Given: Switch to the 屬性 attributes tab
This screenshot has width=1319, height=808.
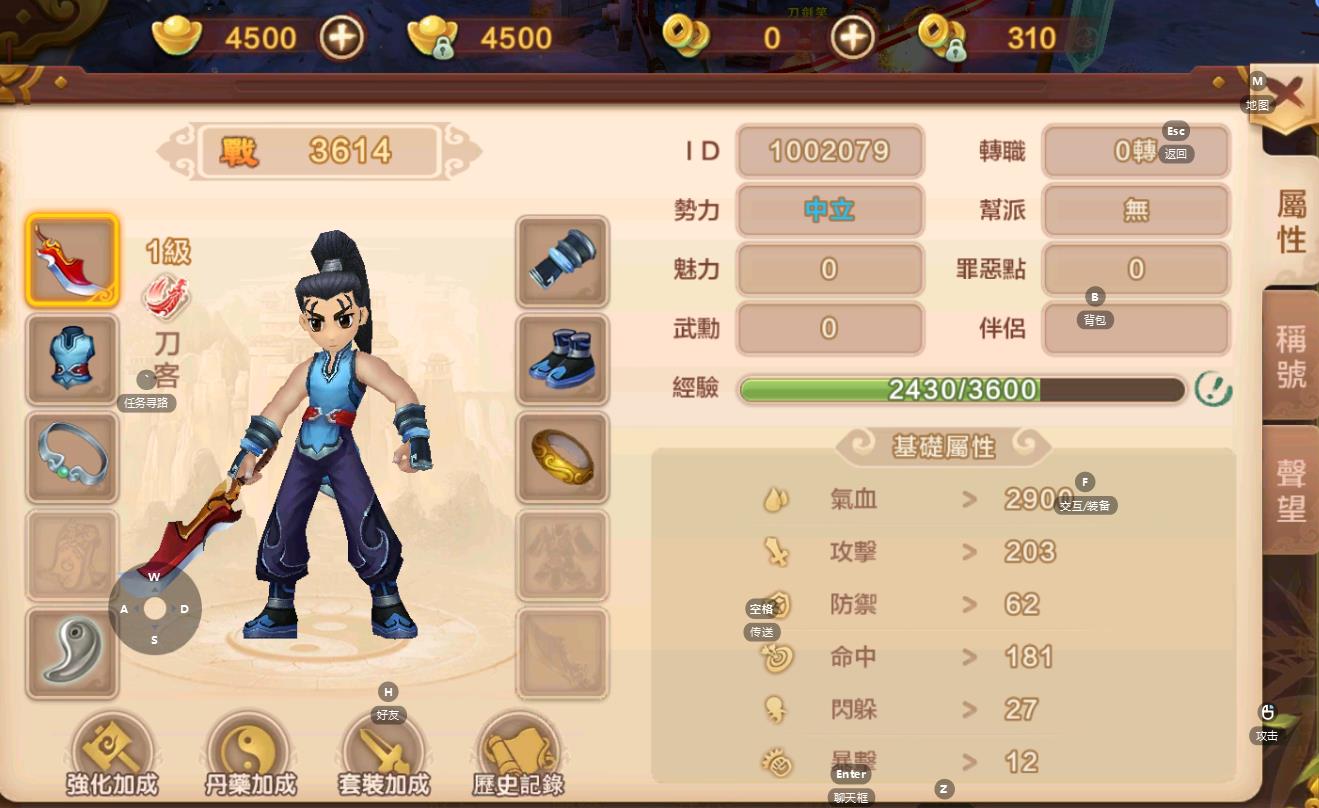Looking at the screenshot, I should (1291, 222).
